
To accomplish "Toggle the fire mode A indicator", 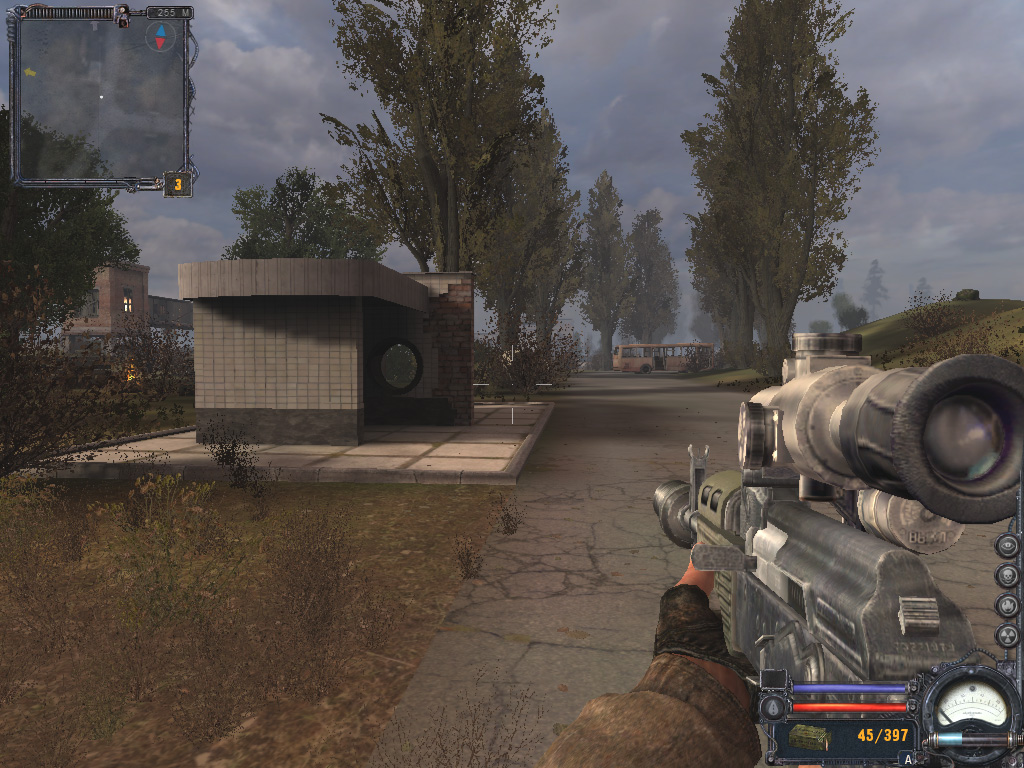I will 908,759.
